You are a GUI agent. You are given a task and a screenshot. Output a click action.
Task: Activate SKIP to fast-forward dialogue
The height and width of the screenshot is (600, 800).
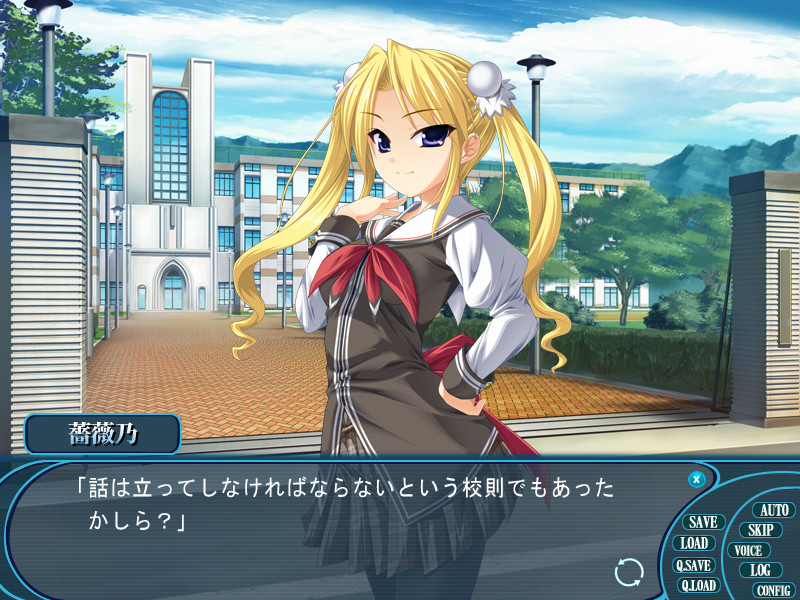(x=760, y=530)
